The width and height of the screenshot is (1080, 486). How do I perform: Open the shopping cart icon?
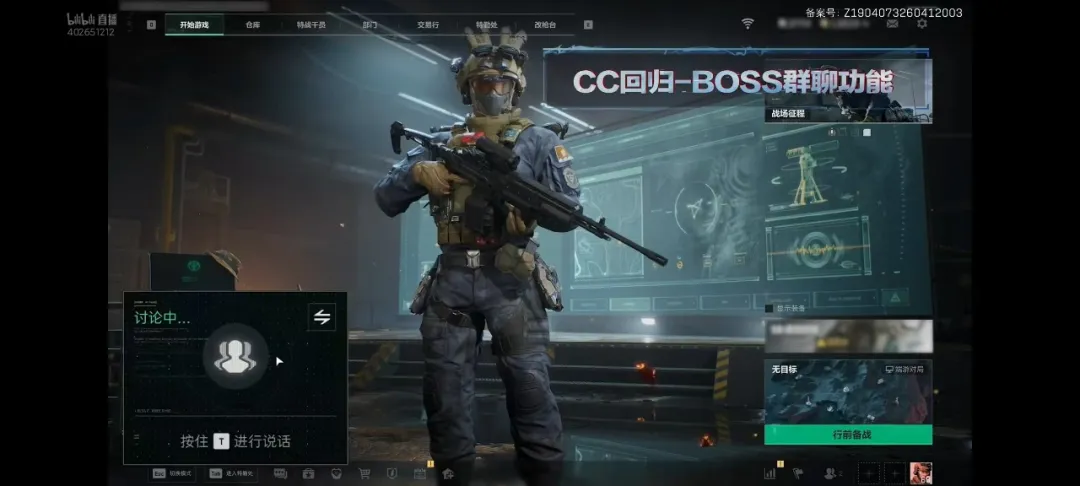click(364, 473)
